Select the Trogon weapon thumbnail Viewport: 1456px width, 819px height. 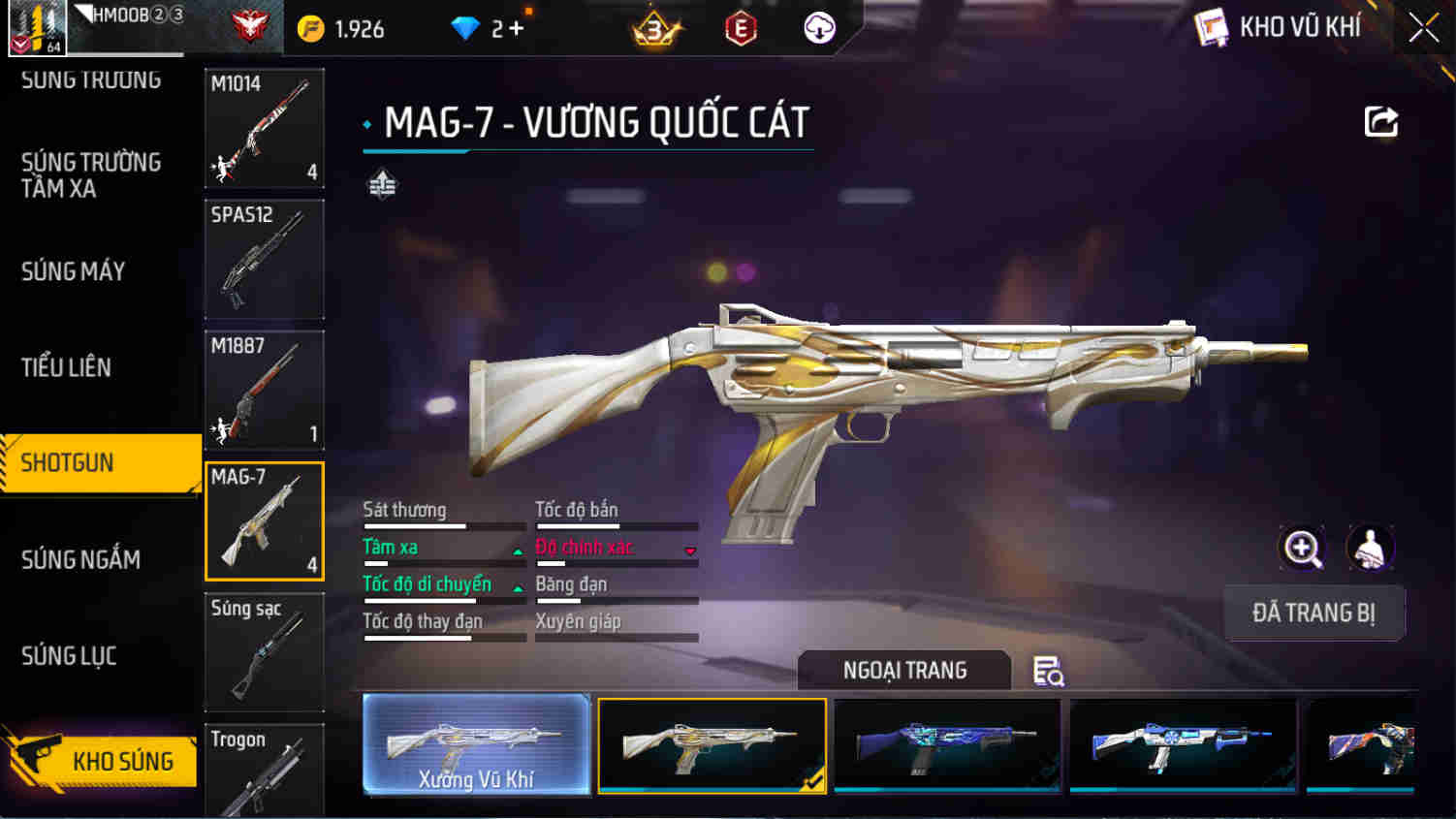coord(264,771)
